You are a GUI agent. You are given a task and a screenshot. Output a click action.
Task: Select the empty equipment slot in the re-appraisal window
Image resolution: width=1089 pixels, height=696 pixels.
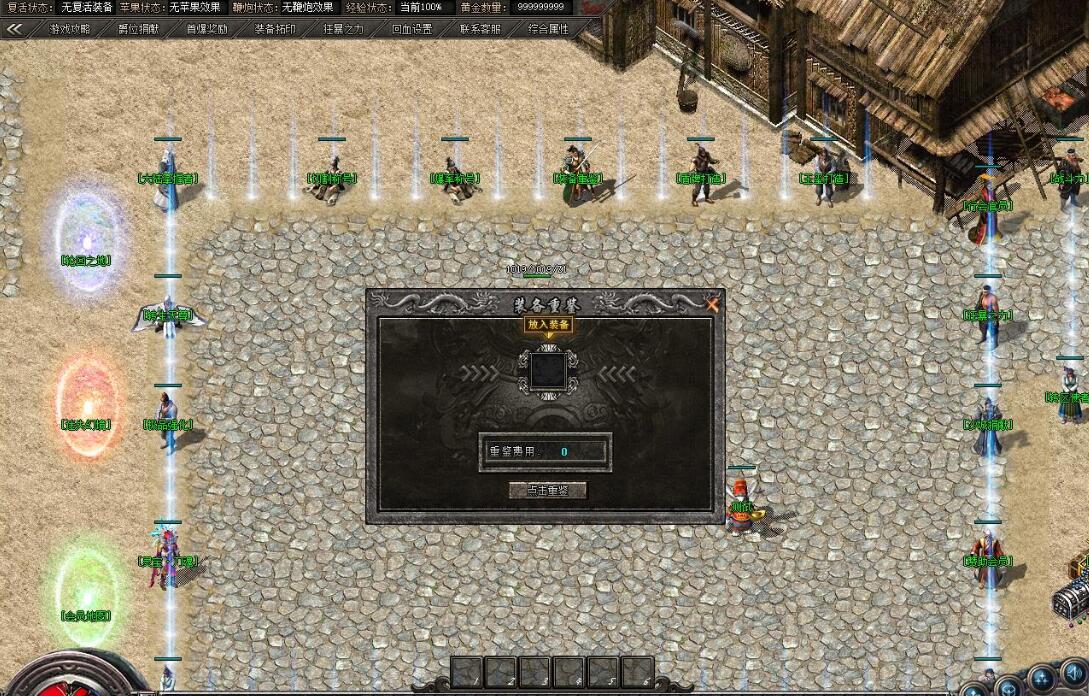547,371
